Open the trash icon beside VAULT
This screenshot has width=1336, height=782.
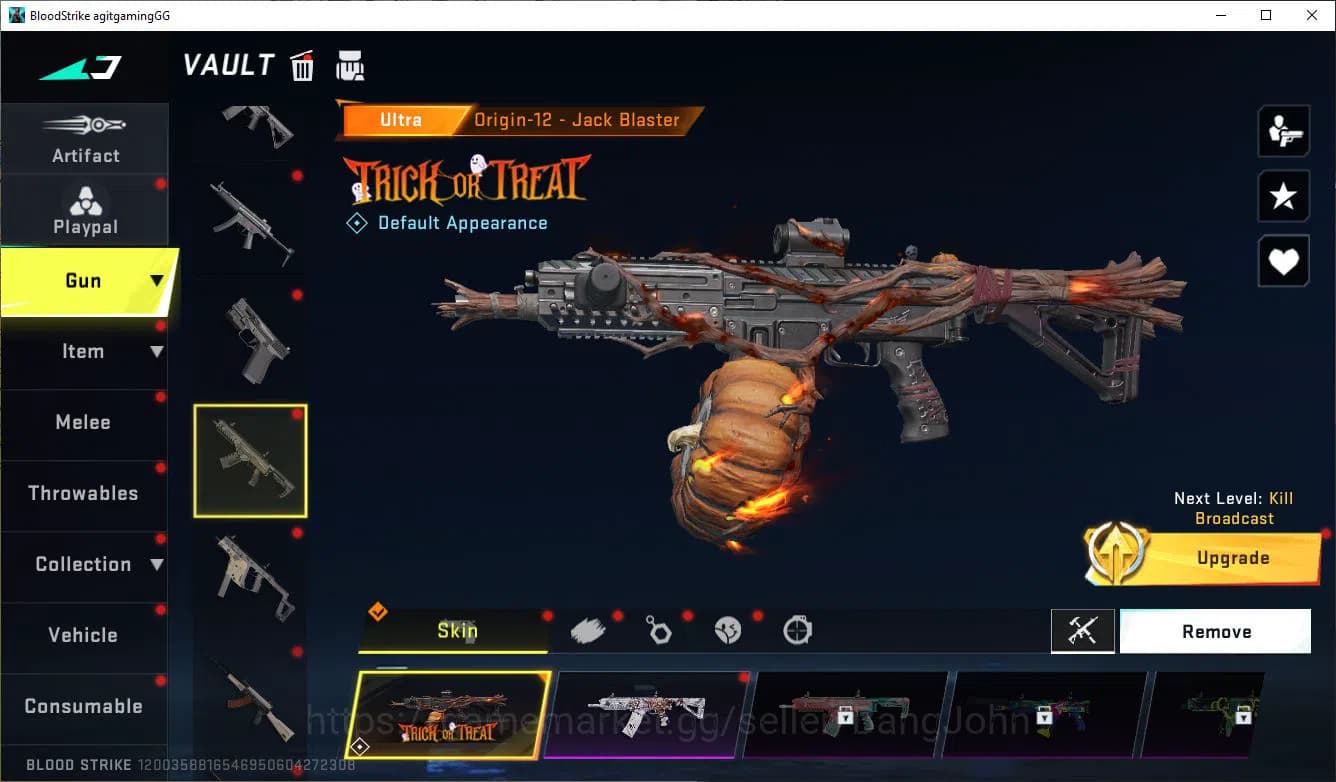click(x=302, y=65)
